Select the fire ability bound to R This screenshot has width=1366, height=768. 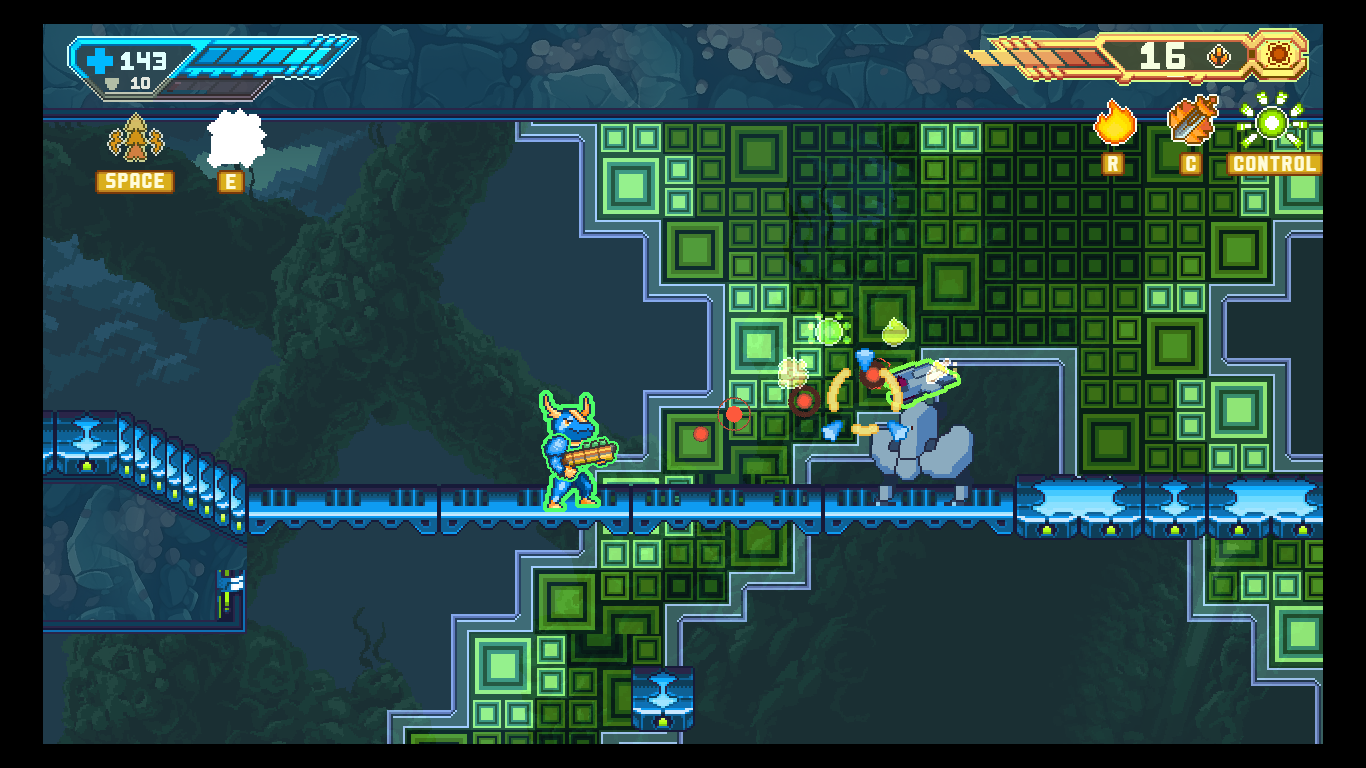1113,126
